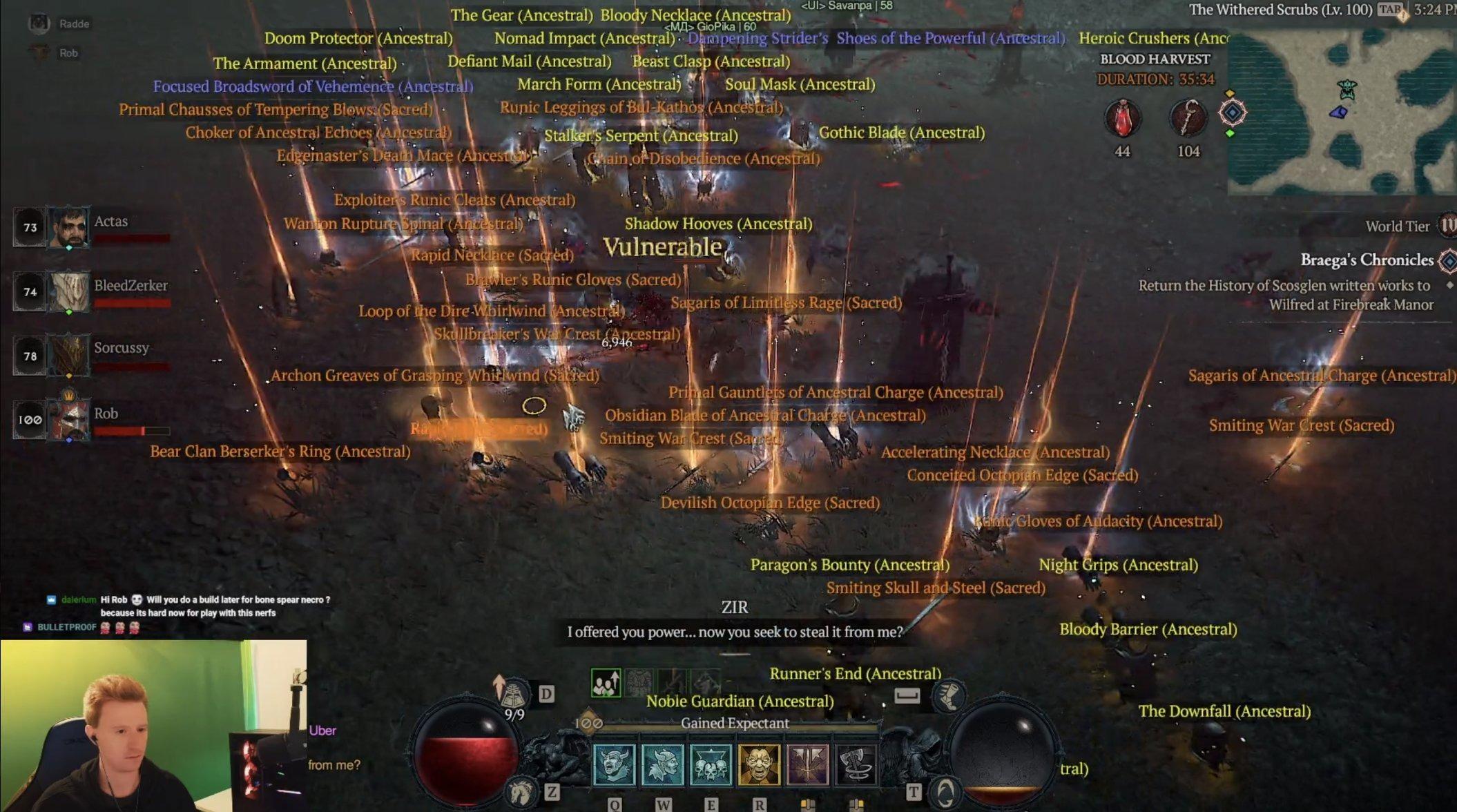Click the boot evade icon
The image size is (1457, 812).
click(949, 695)
